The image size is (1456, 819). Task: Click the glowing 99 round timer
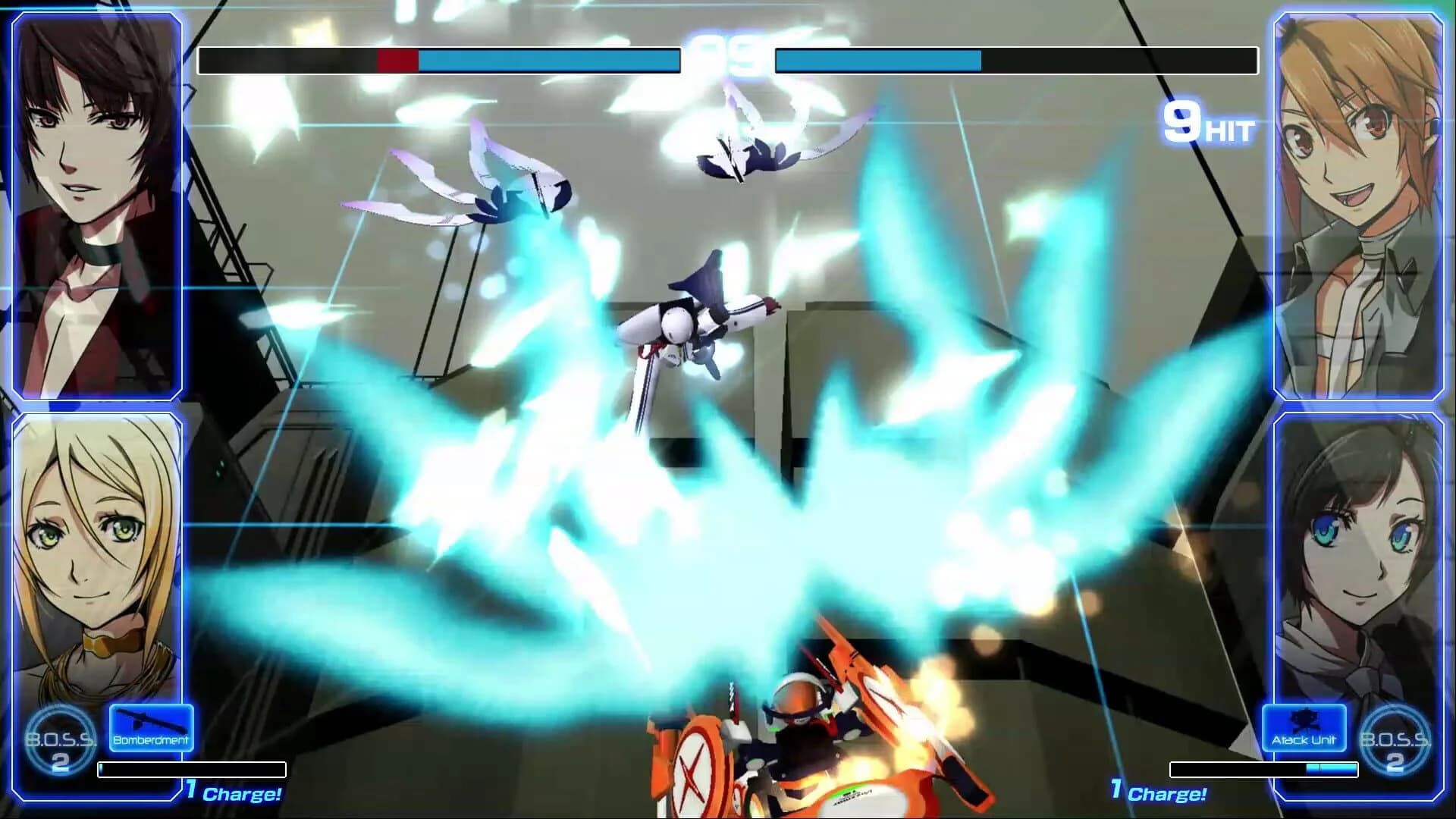point(728,53)
